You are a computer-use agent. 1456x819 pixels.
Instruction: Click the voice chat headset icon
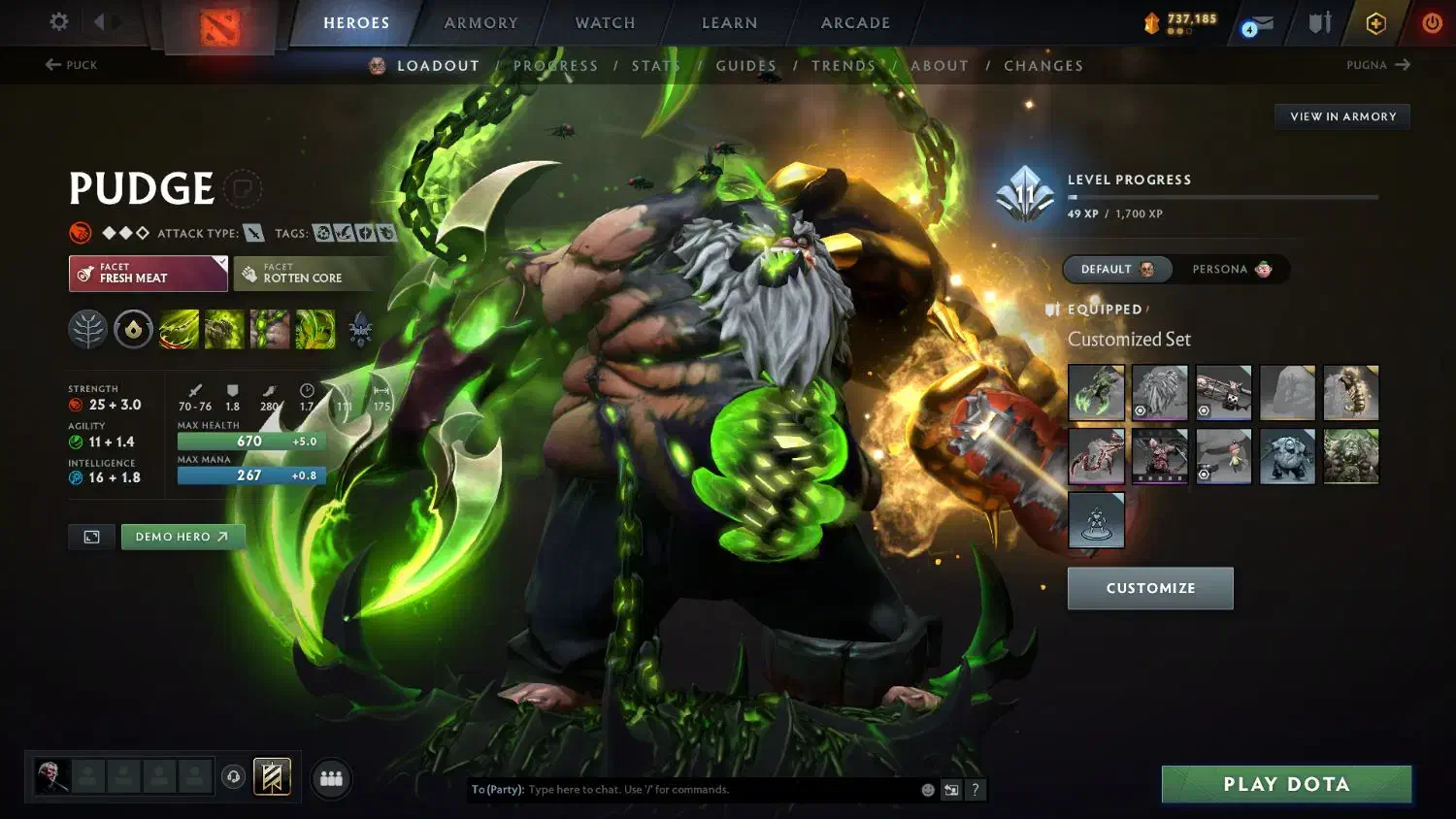point(233,776)
